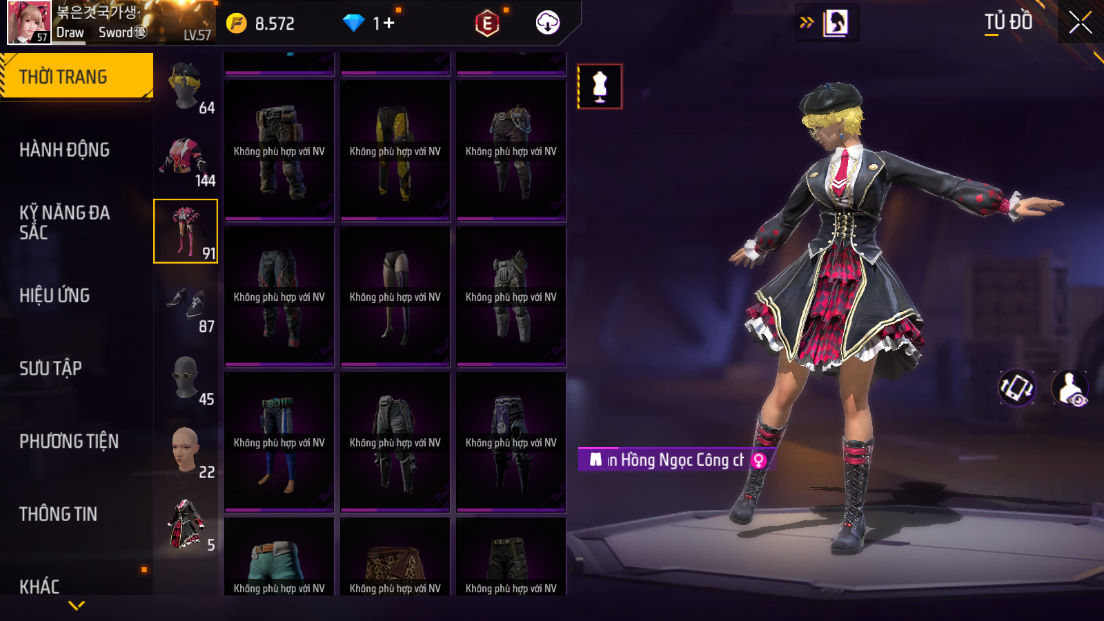Image resolution: width=1104 pixels, height=621 pixels.
Task: Go to the SƯU TẬP tab
Action: point(51,369)
